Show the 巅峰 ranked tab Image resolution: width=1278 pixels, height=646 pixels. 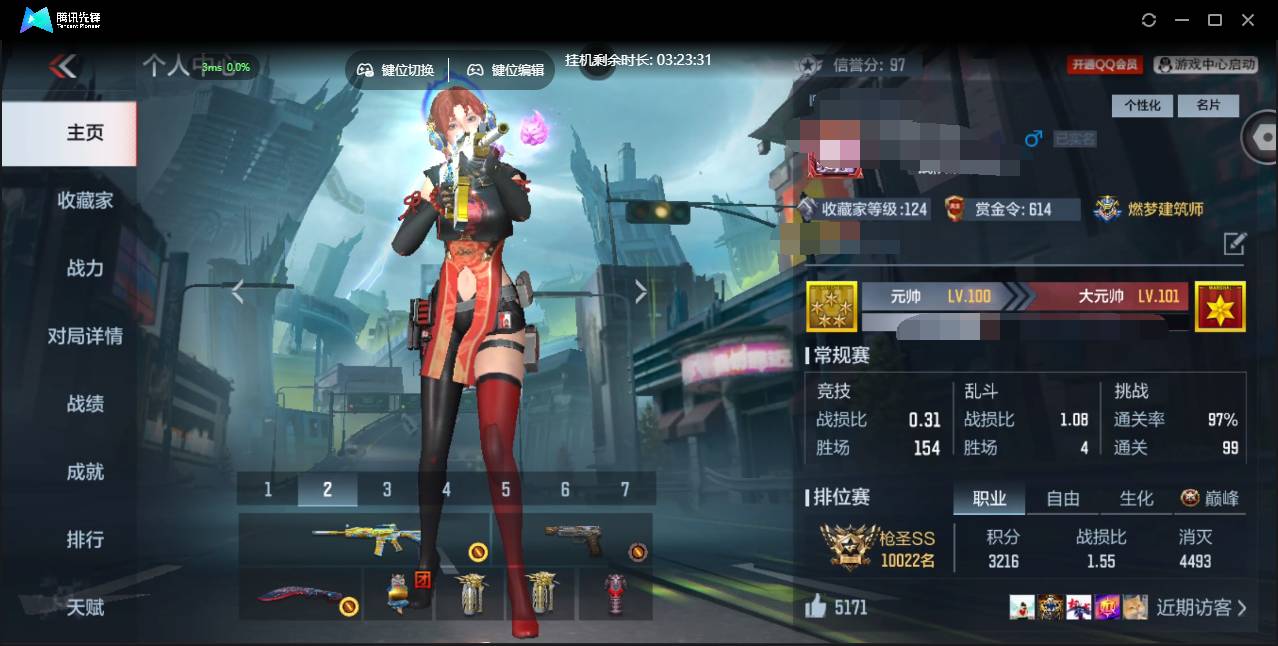[1210, 498]
